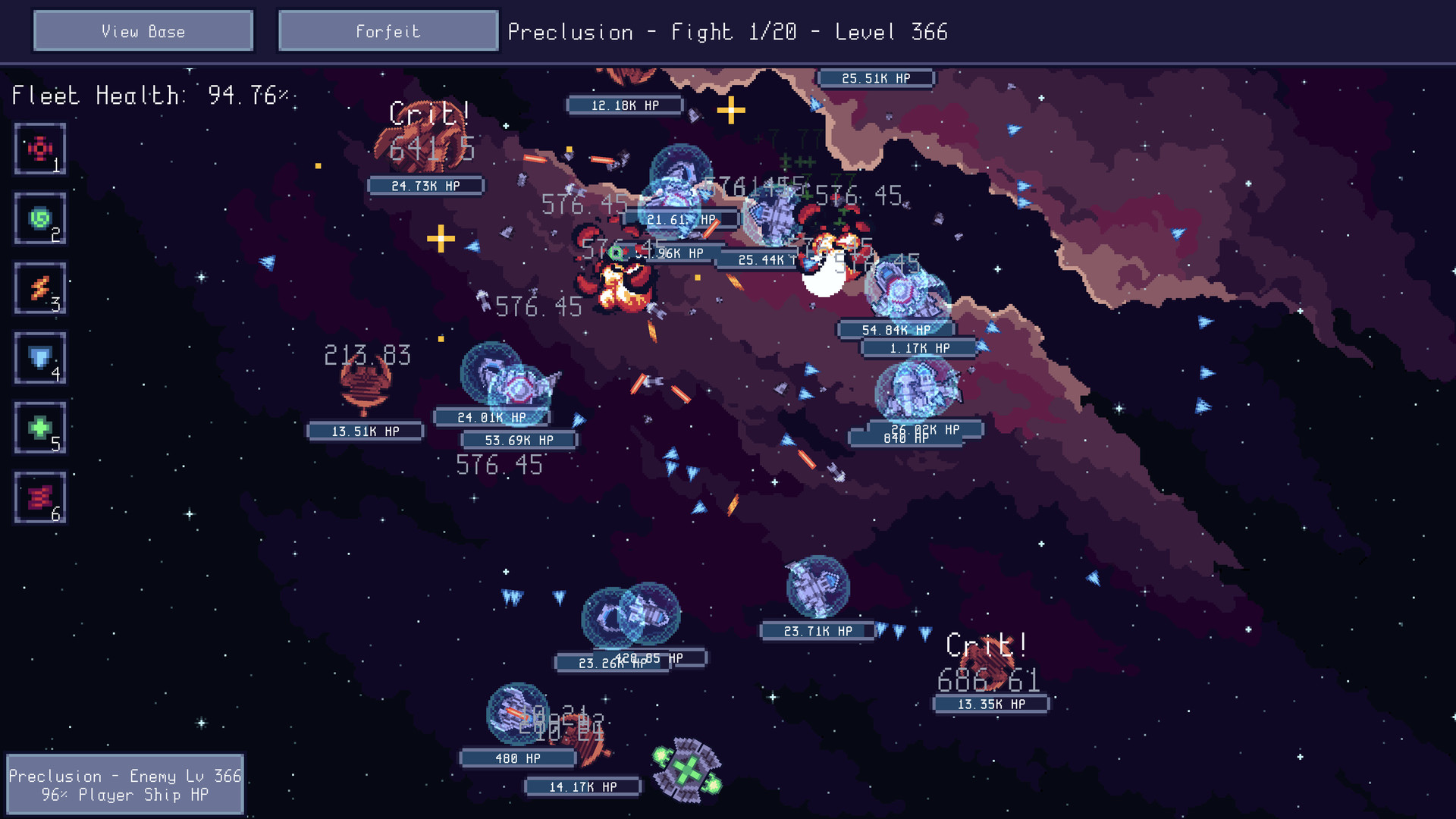
Task: Use the green heal ability in slot 5
Action: tap(39, 428)
